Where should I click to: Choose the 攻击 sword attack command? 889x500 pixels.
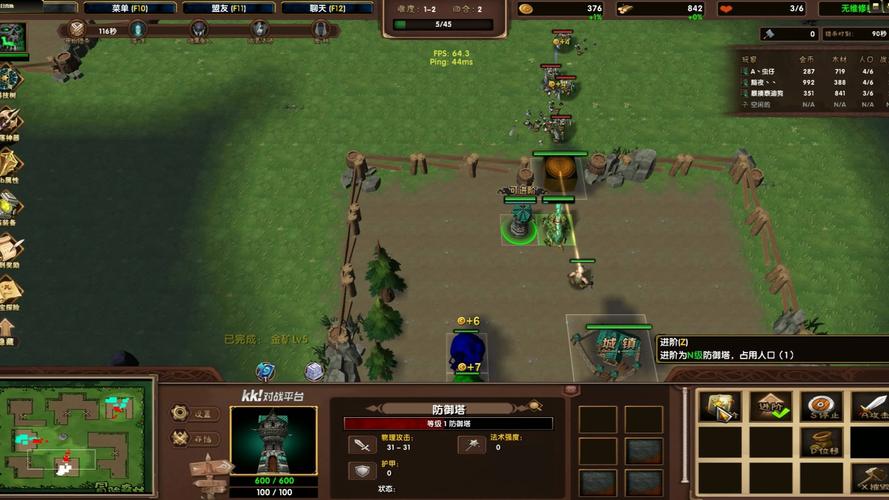[870, 408]
